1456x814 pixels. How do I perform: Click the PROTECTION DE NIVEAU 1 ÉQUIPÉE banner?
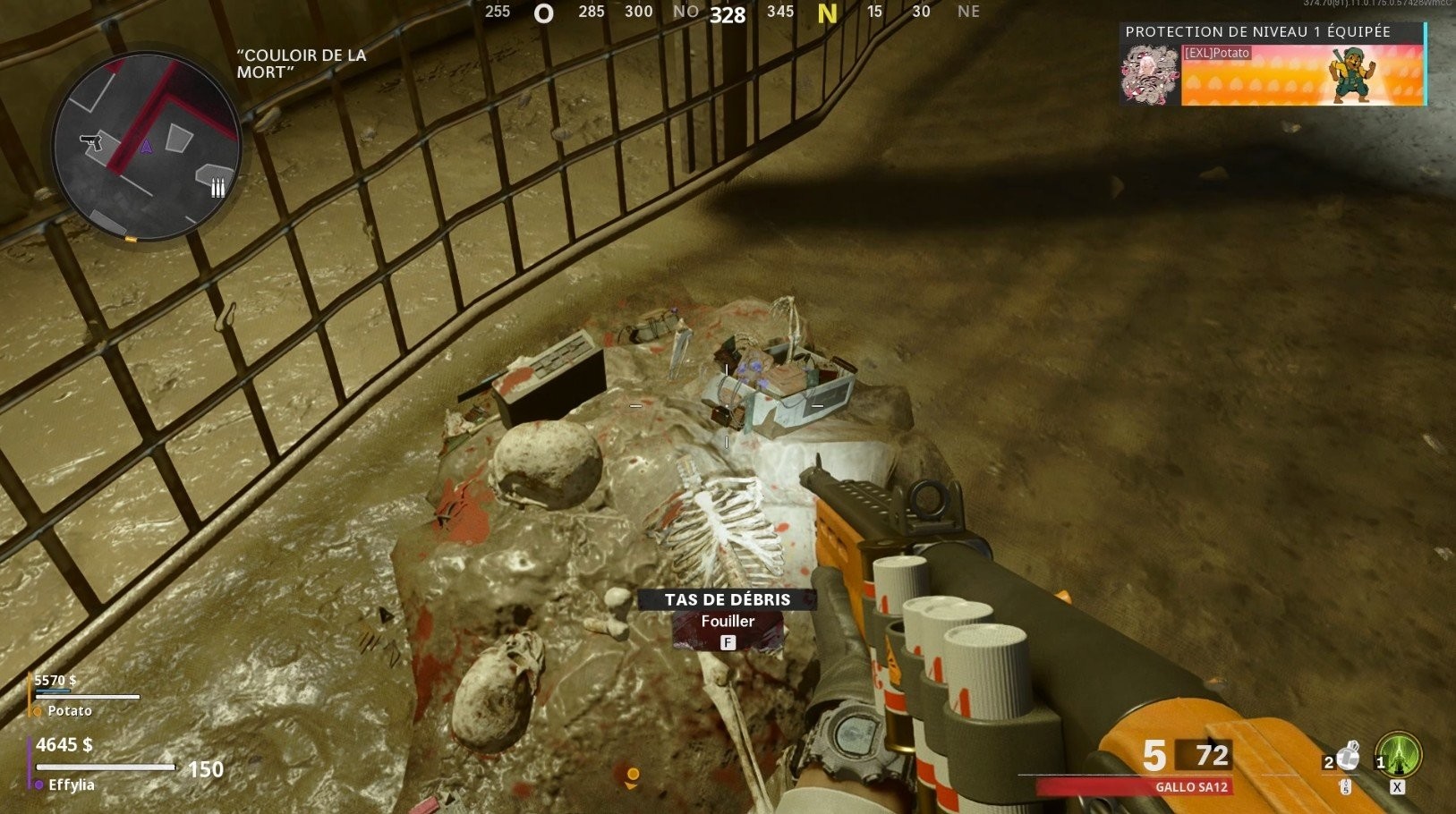(1256, 30)
